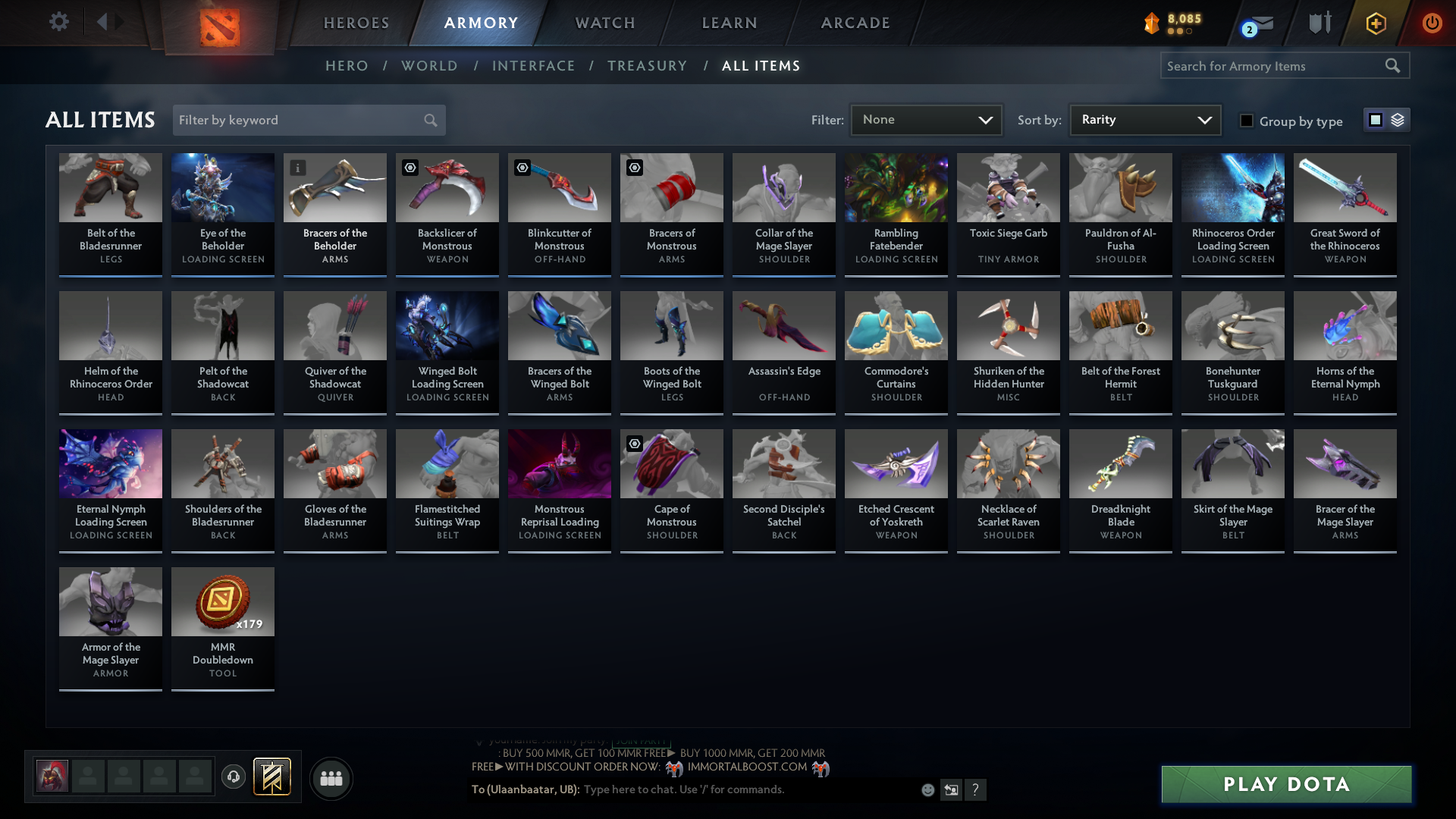The width and height of the screenshot is (1456, 819).
Task: Open the TREASURY section
Action: tap(647, 66)
